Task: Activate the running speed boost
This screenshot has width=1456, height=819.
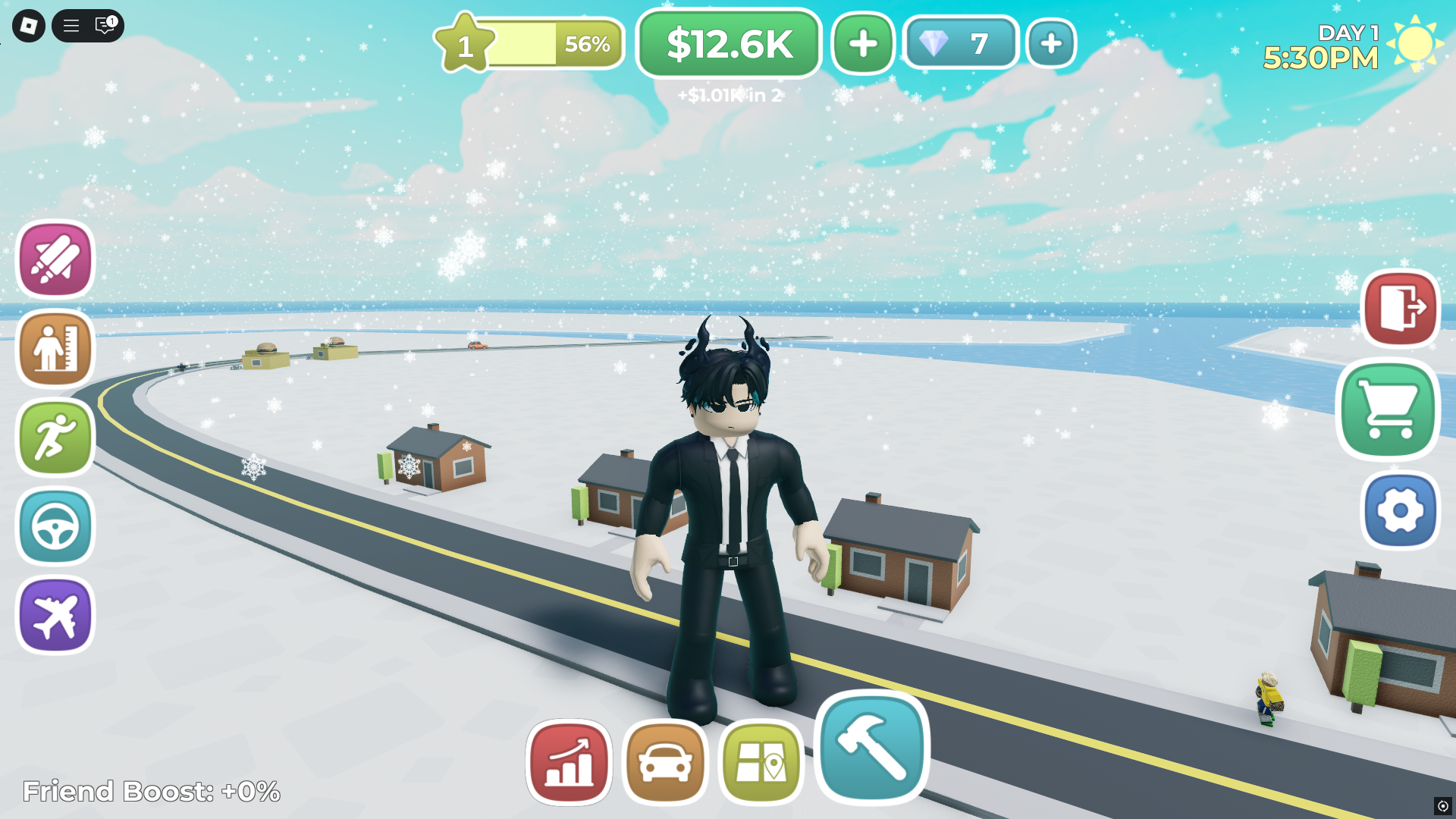Action: (54, 438)
